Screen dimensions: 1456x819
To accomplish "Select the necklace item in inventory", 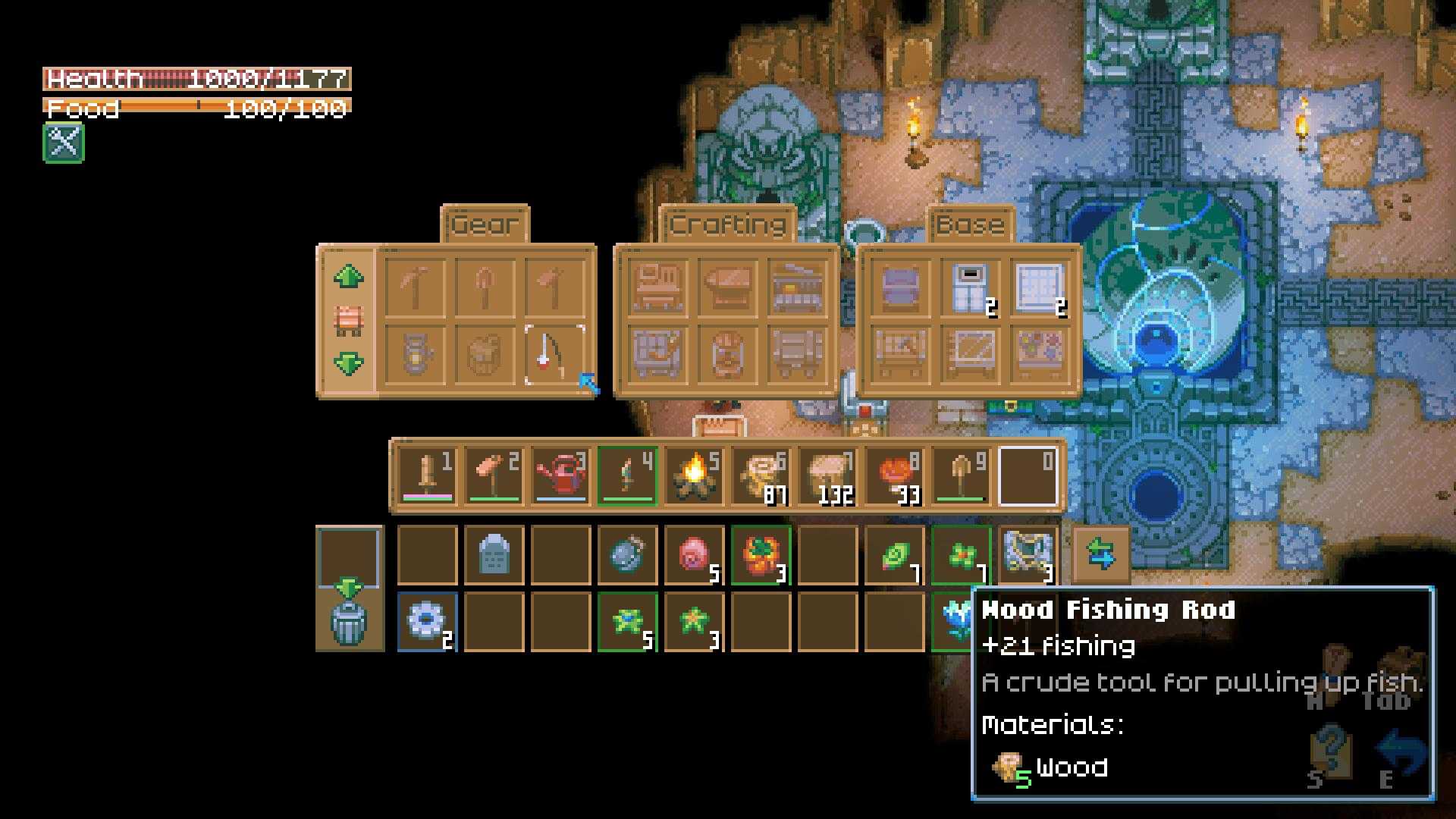I will (x=1028, y=556).
